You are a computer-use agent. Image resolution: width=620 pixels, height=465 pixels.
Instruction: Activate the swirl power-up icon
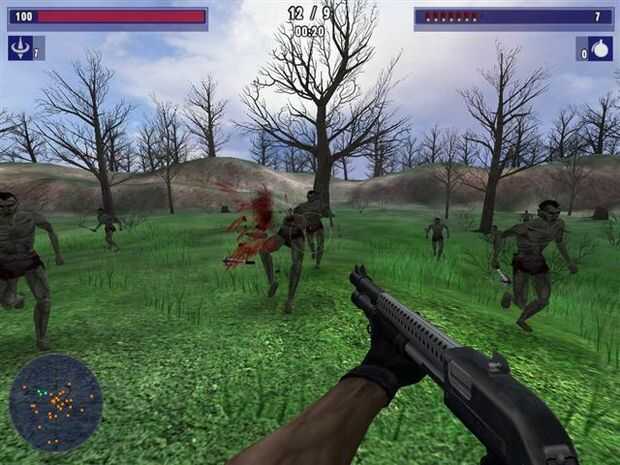(19, 48)
